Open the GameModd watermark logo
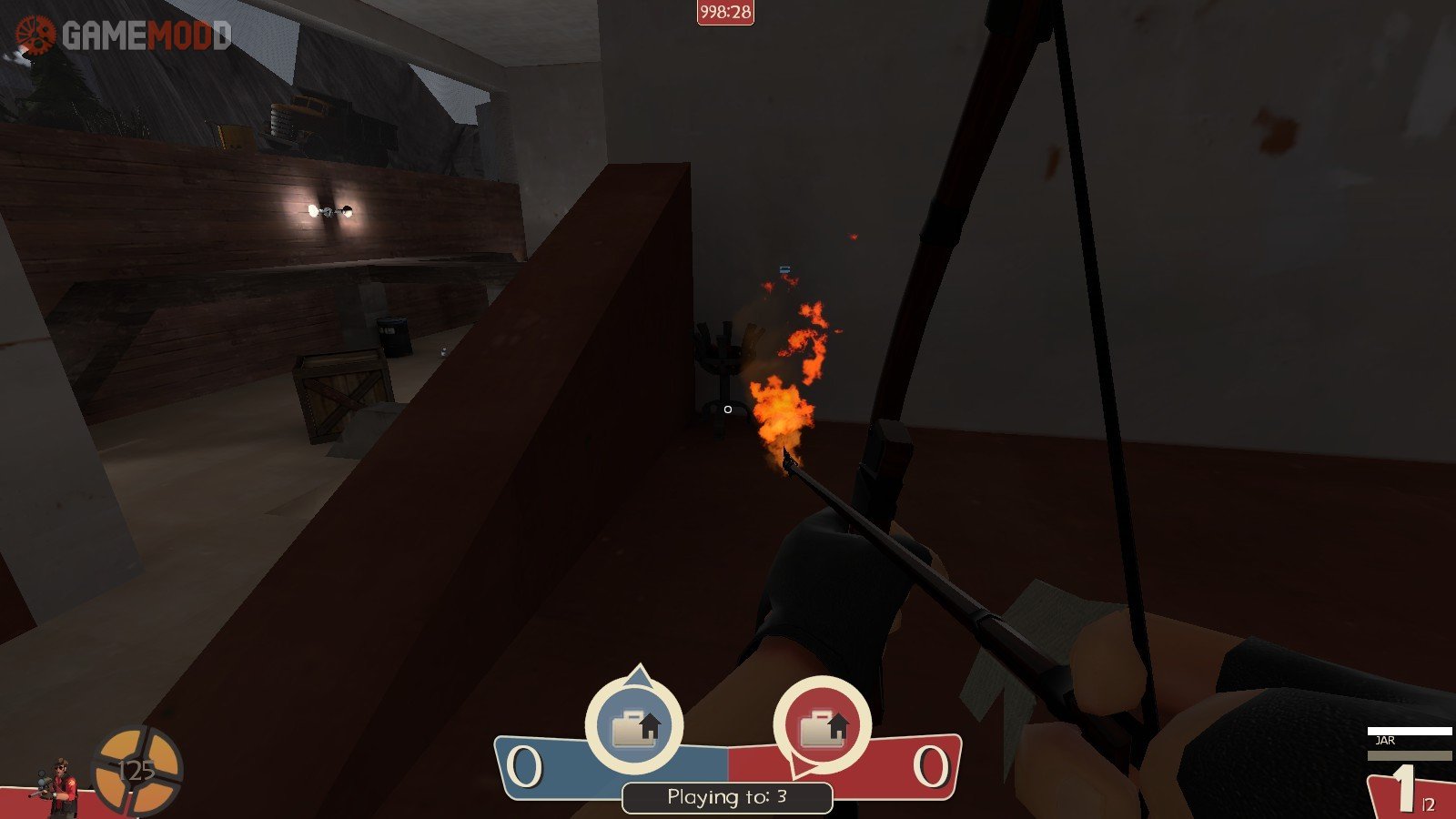The image size is (1456, 819). 124,35
